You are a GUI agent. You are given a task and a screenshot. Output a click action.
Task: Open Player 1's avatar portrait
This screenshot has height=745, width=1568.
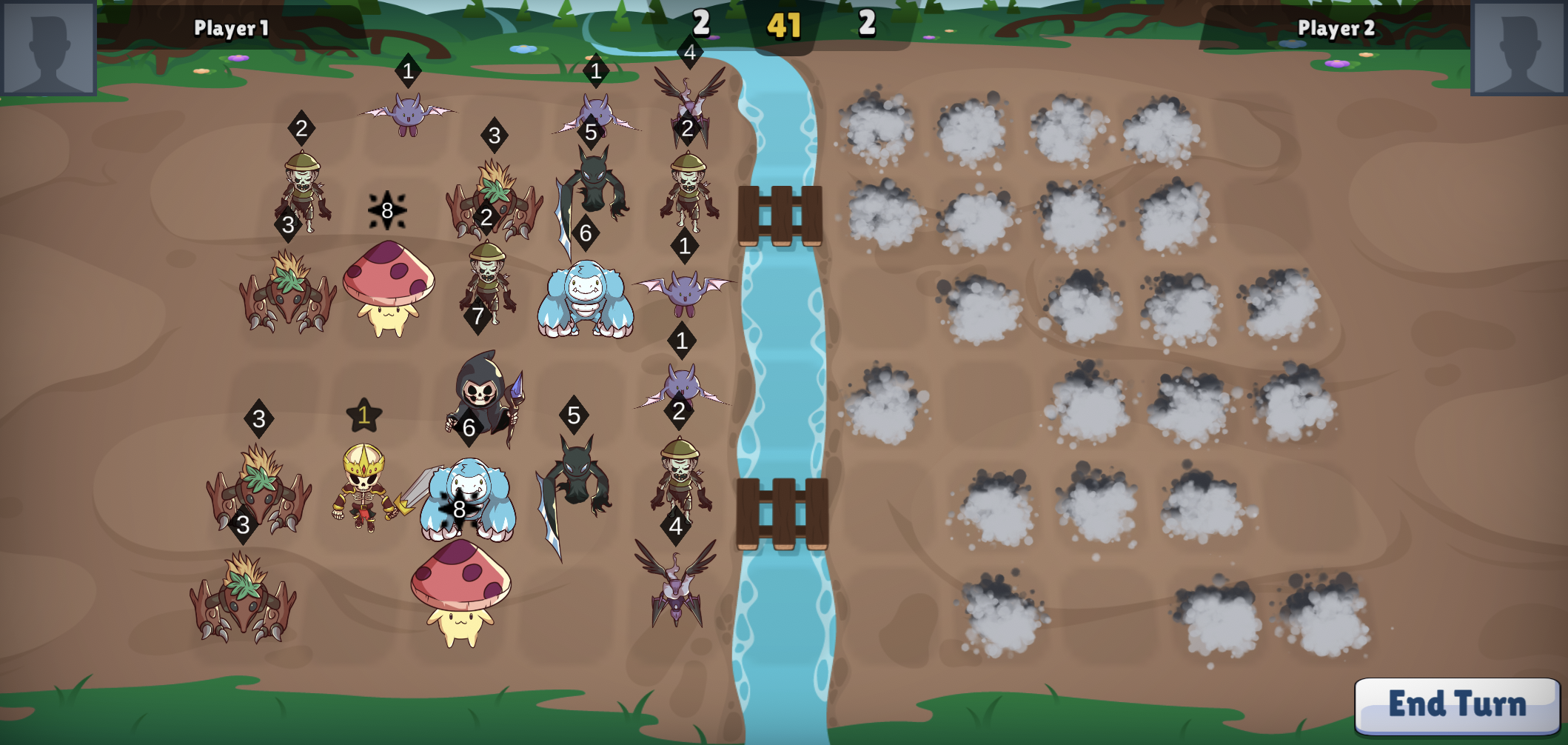click(x=48, y=47)
